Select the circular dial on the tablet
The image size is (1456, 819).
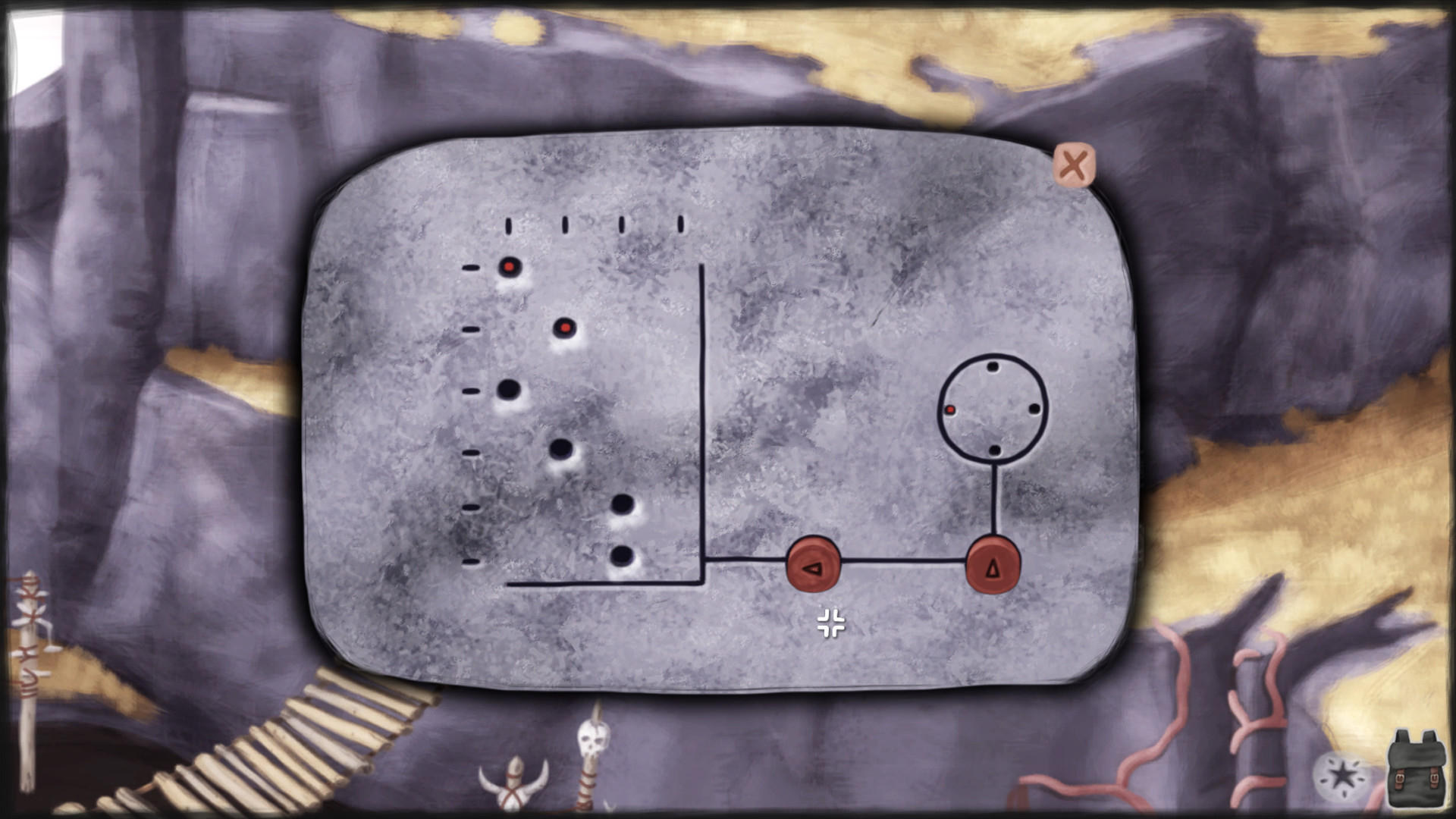pos(993,407)
